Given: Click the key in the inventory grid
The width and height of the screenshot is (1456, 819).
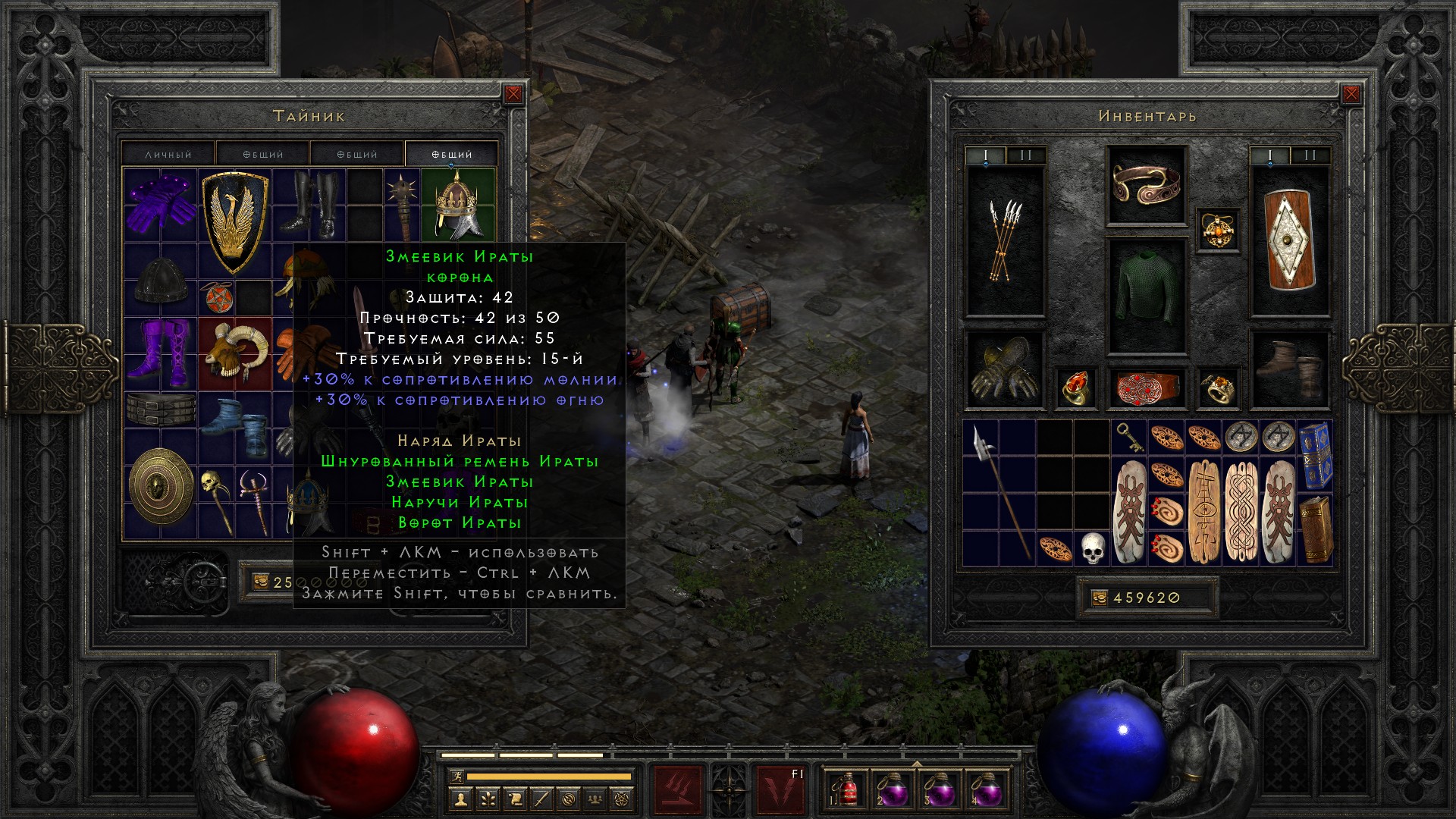Looking at the screenshot, I should click(x=1128, y=437).
